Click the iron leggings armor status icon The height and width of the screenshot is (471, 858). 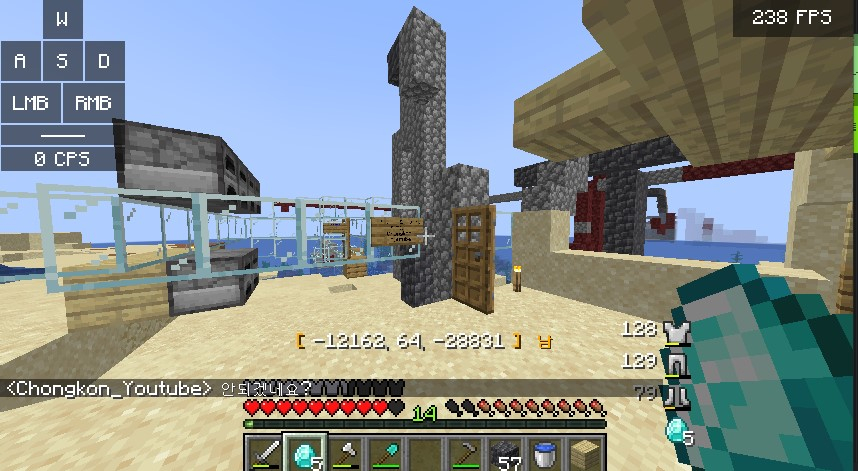[x=677, y=363]
